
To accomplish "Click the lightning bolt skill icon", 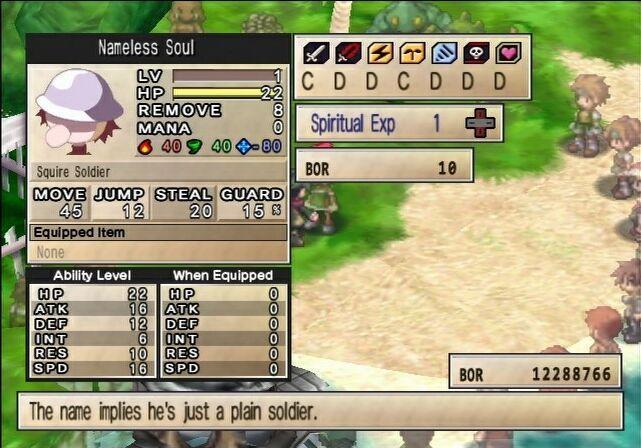I will [380, 53].
